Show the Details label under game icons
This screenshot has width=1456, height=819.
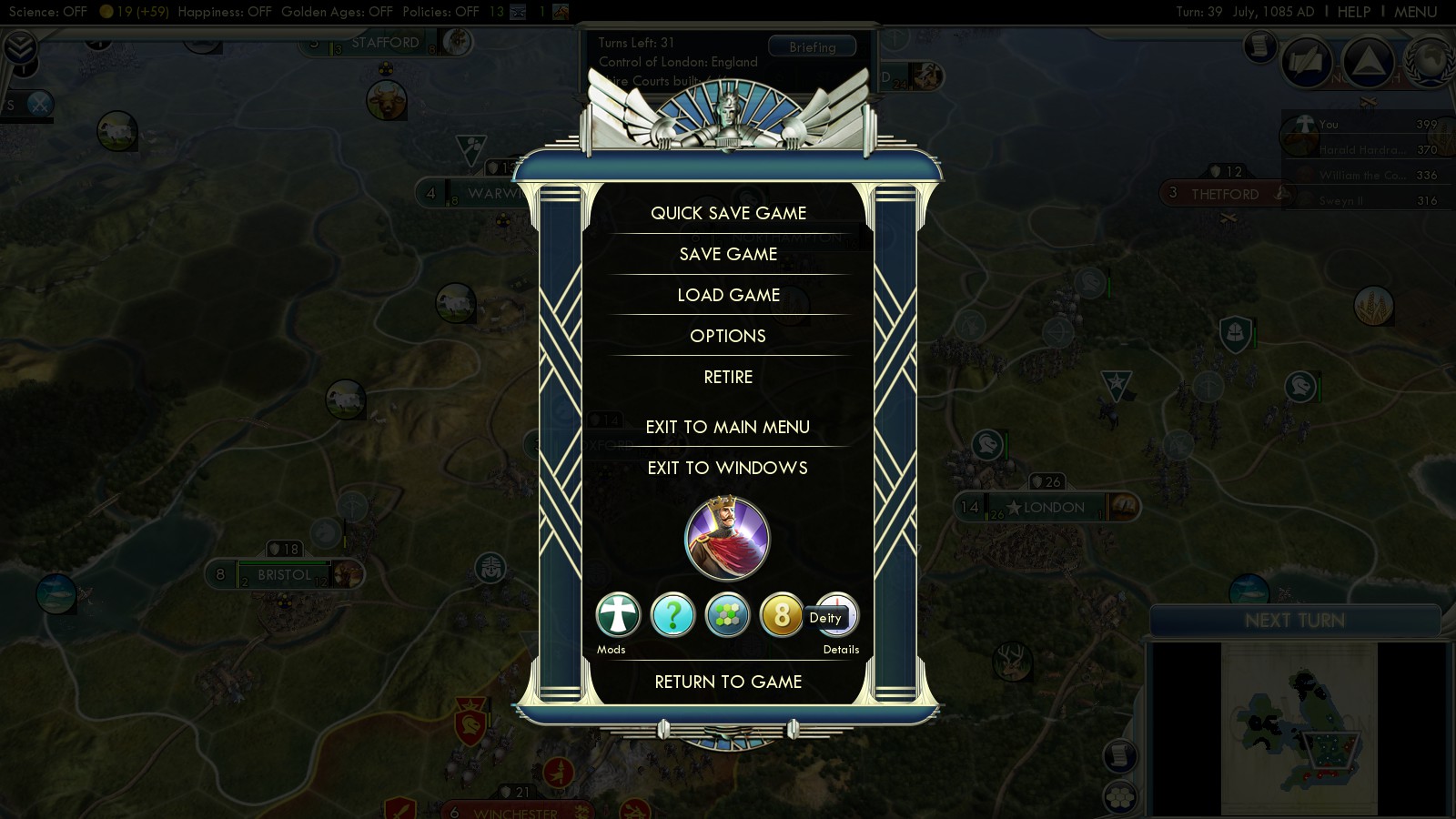coord(841,650)
